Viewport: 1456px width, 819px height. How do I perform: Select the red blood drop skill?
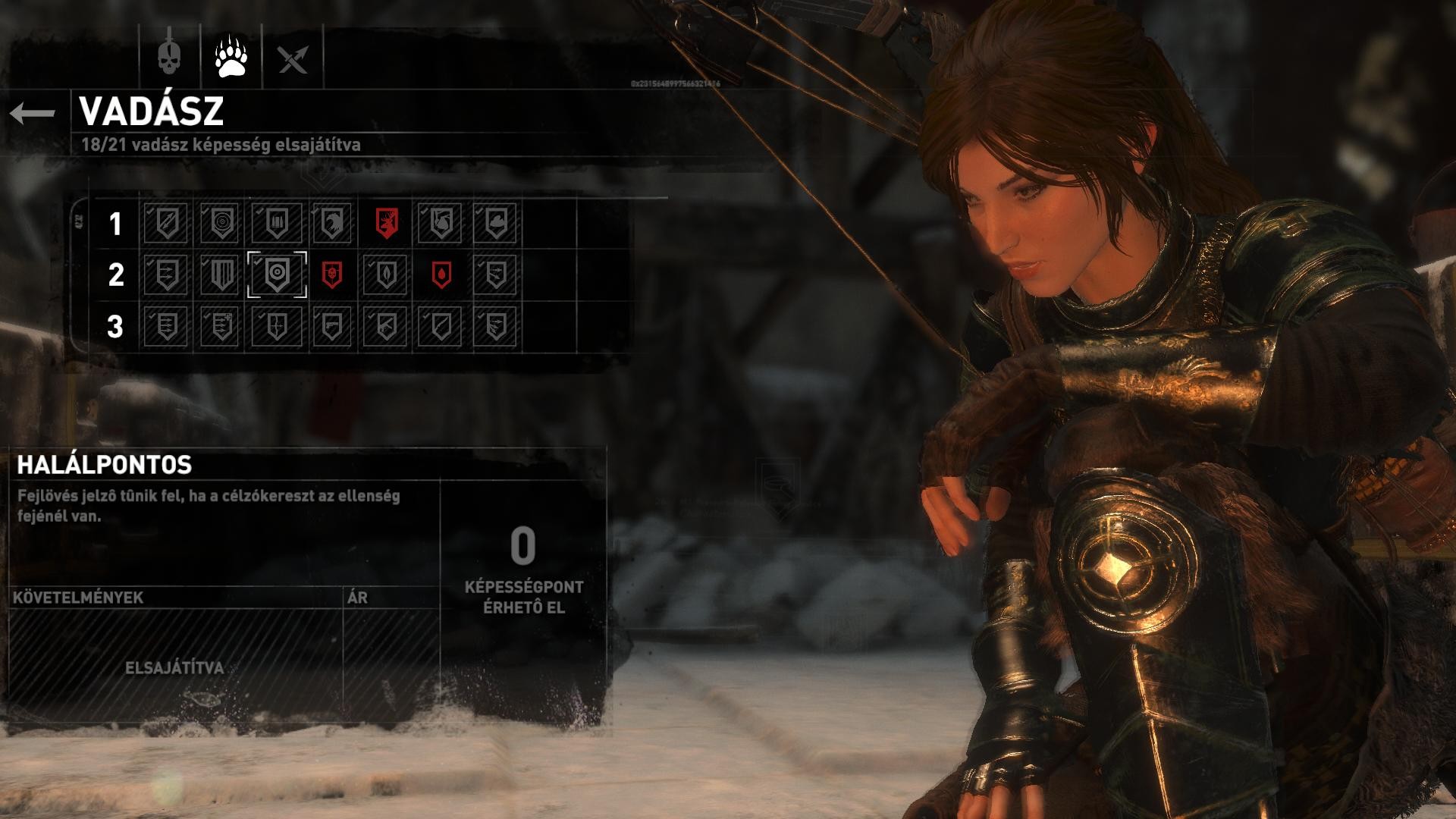coord(441,275)
